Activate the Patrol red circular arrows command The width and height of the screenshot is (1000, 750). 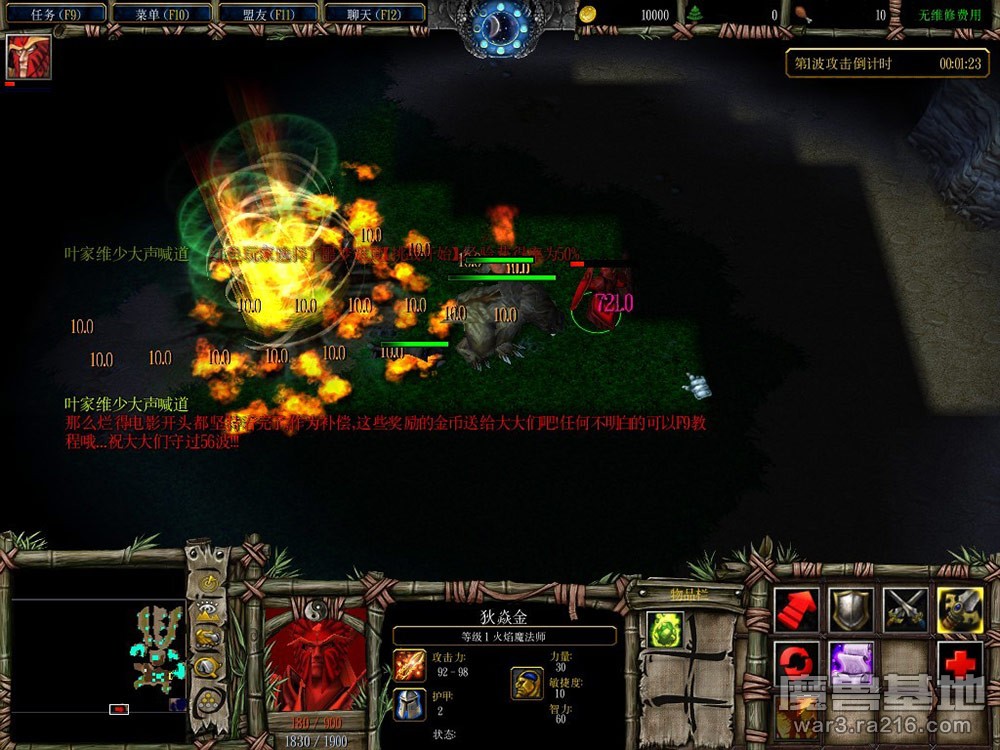click(x=797, y=663)
